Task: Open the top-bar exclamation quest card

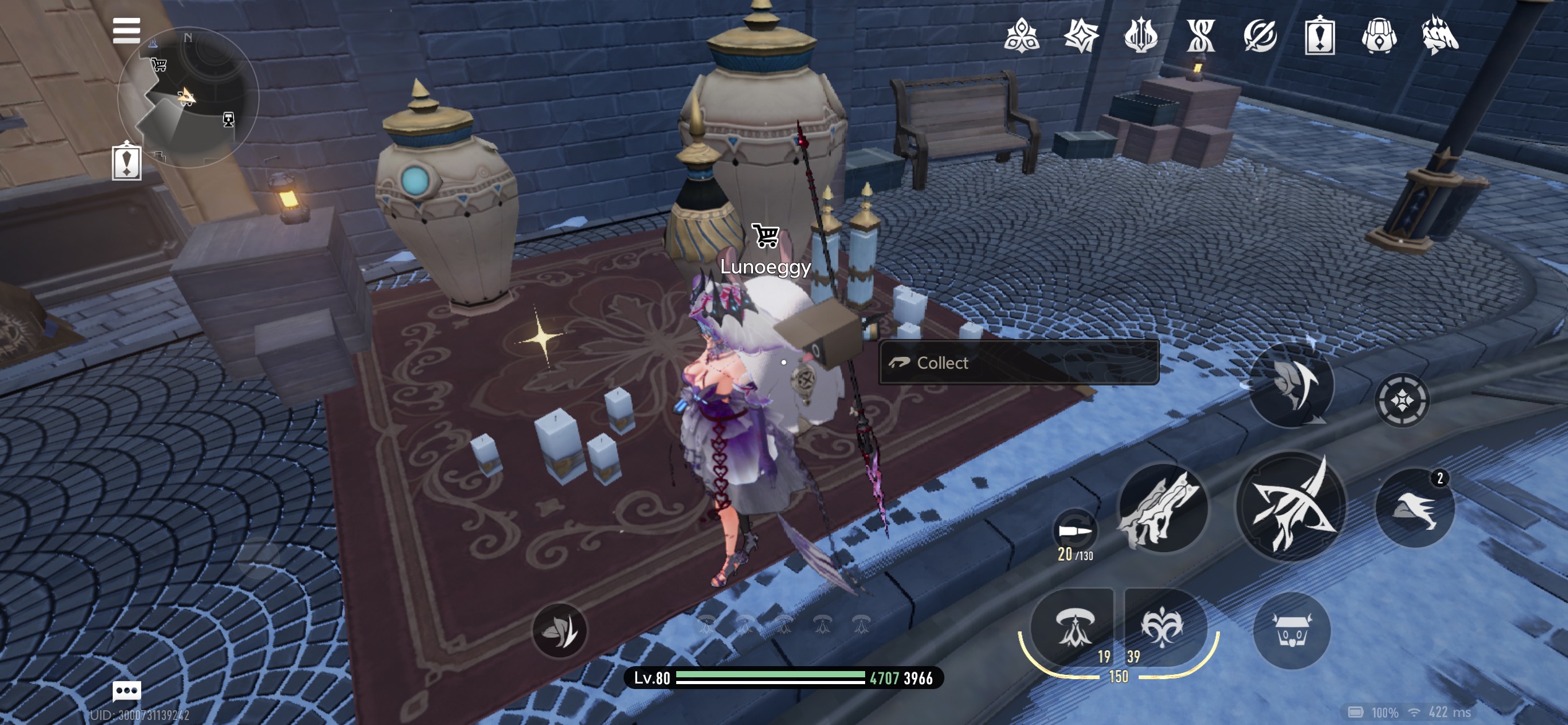Action: pos(1320,36)
